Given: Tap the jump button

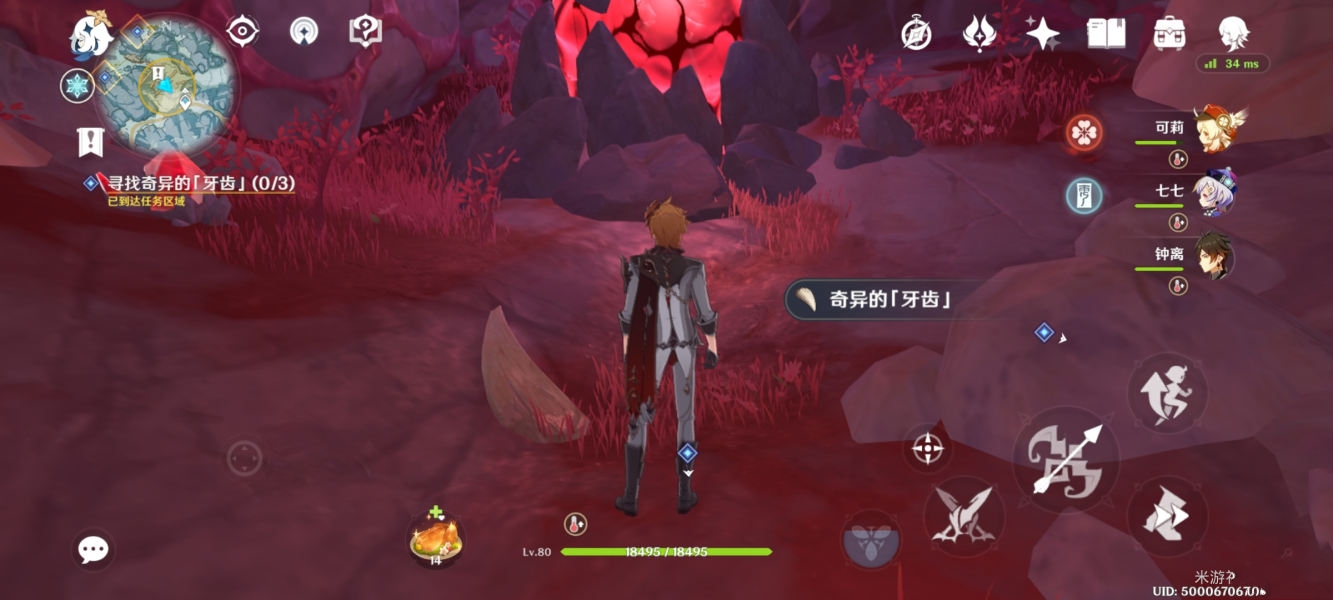Looking at the screenshot, I should coord(1167,392).
